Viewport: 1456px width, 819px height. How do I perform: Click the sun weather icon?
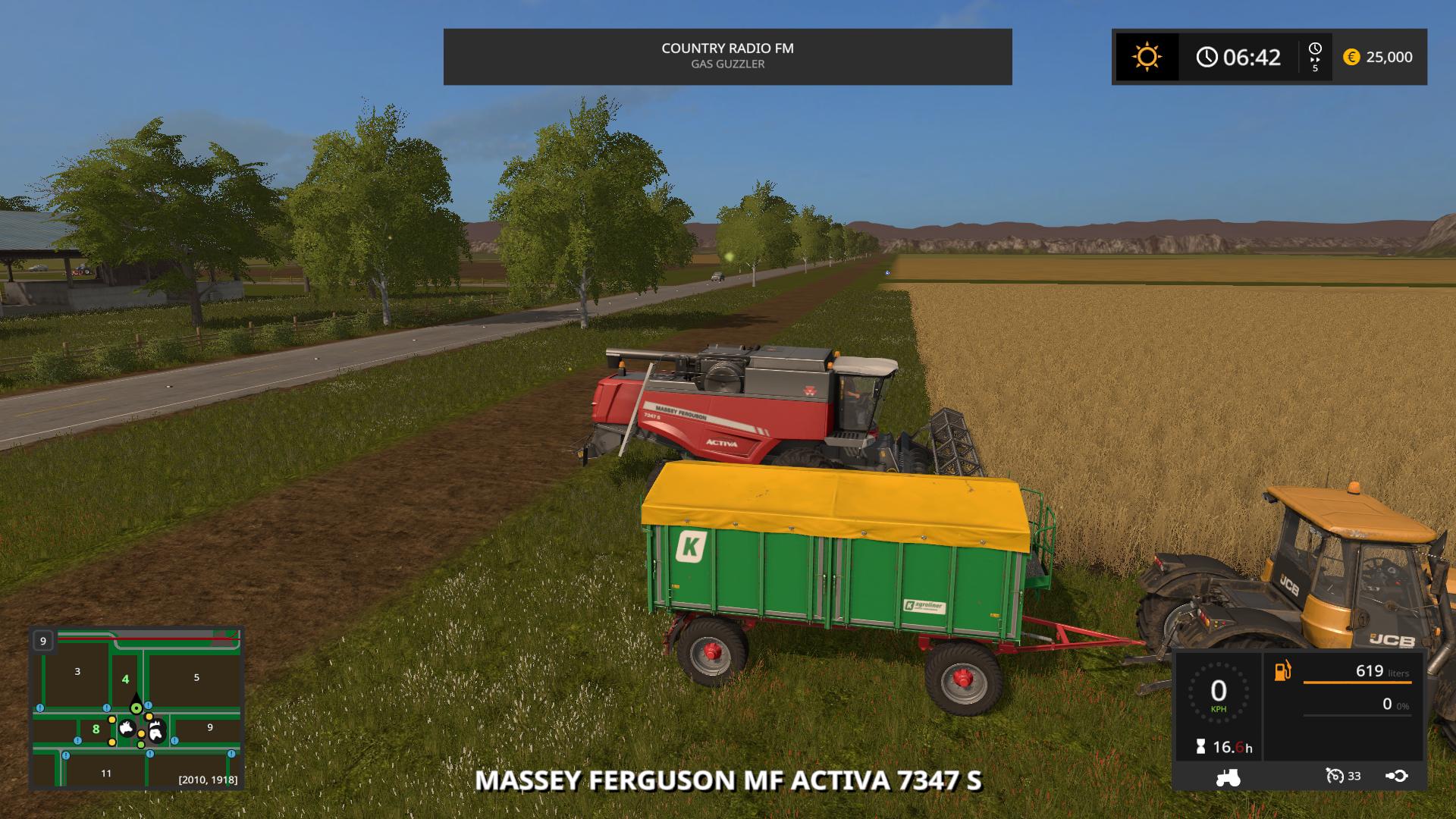coord(1147,57)
